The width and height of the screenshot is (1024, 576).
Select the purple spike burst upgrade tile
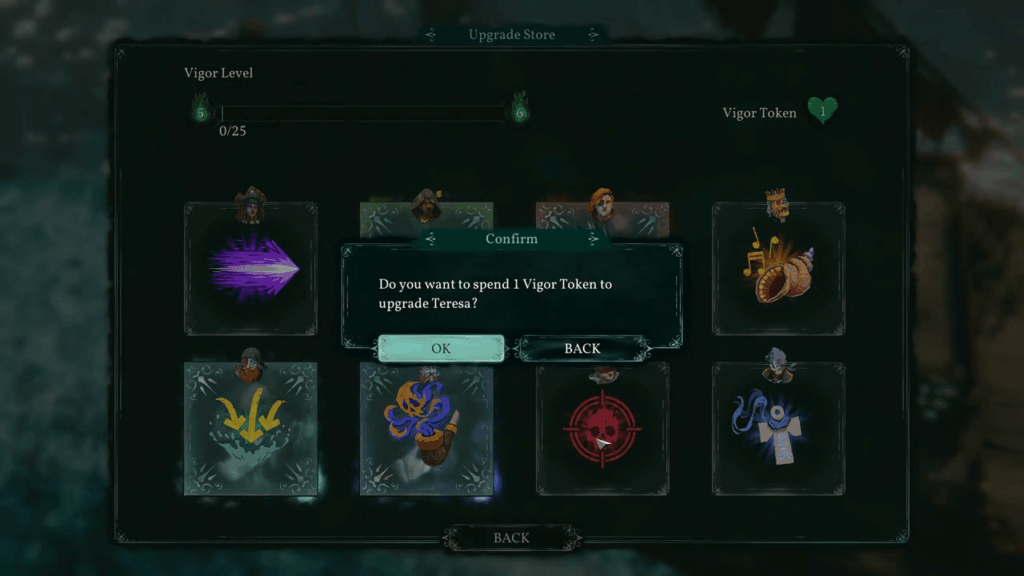coord(251,269)
